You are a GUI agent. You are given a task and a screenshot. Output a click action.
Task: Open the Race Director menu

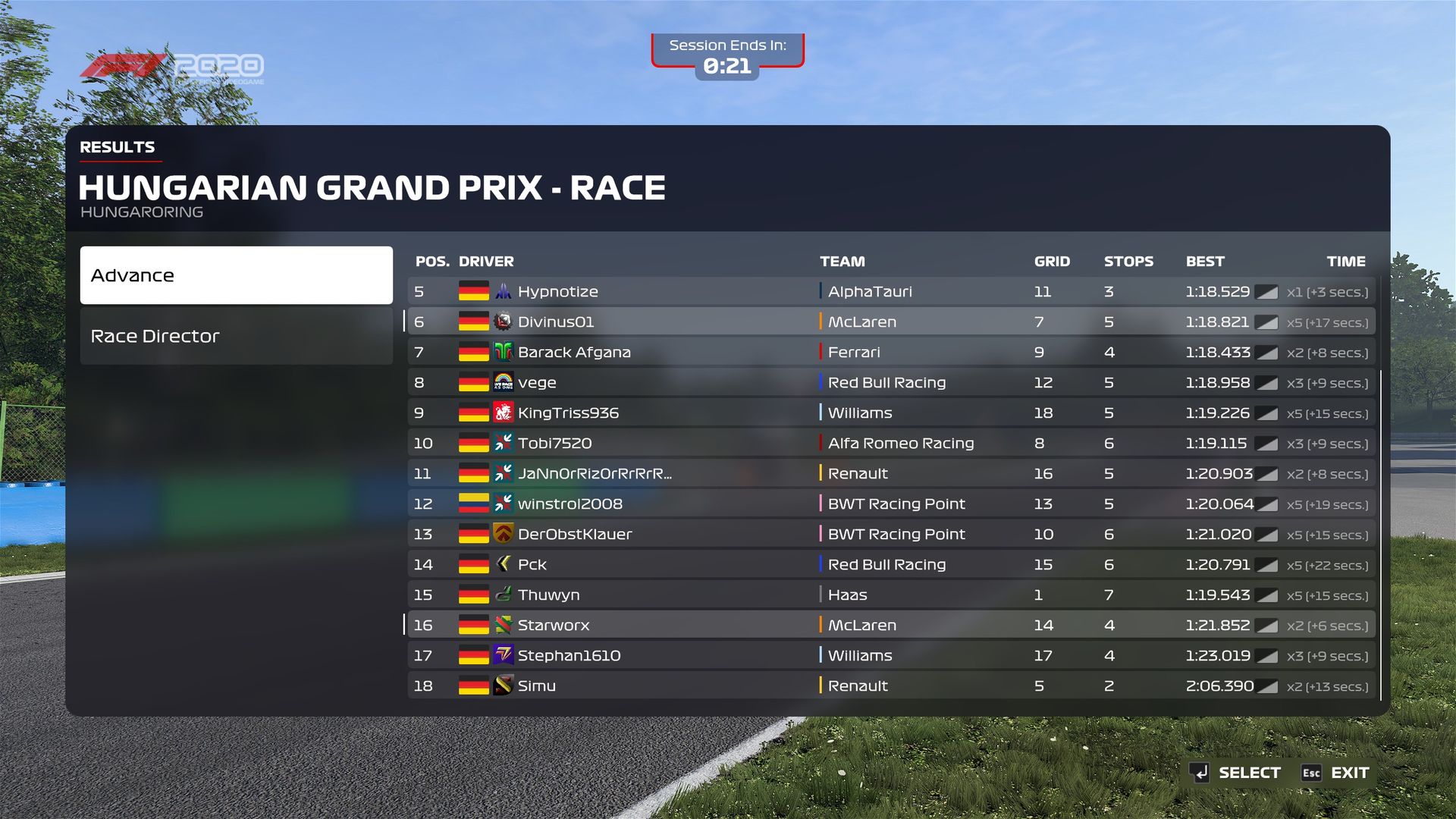click(236, 336)
